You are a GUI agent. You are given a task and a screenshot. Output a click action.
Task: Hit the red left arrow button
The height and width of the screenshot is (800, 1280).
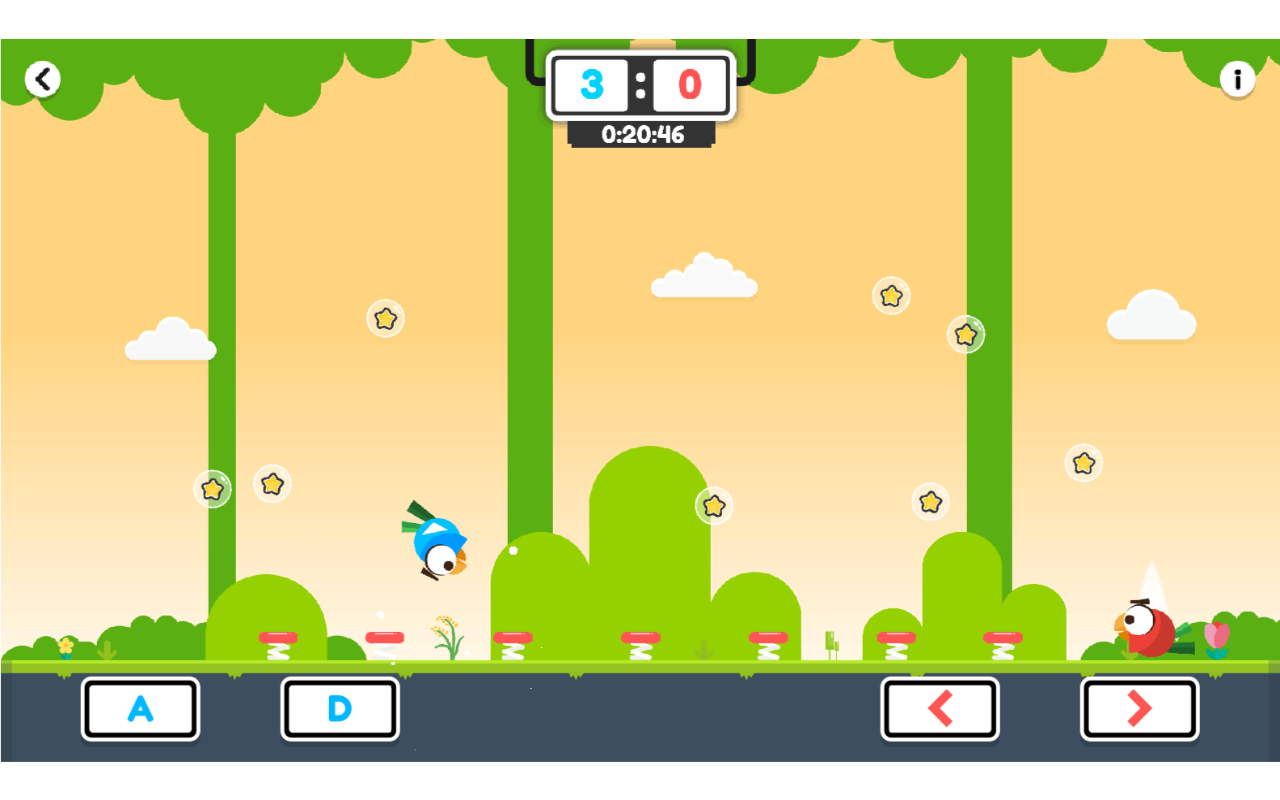(940, 709)
